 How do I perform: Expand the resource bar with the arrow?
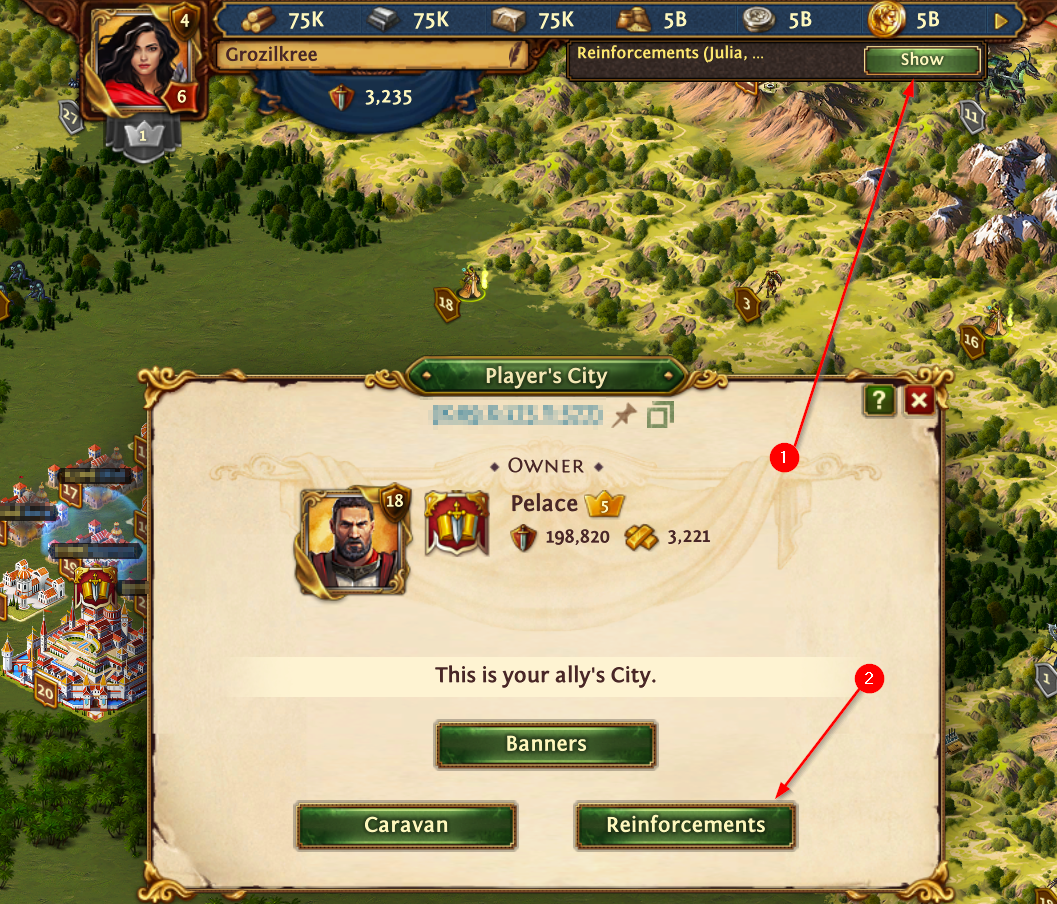1002,20
